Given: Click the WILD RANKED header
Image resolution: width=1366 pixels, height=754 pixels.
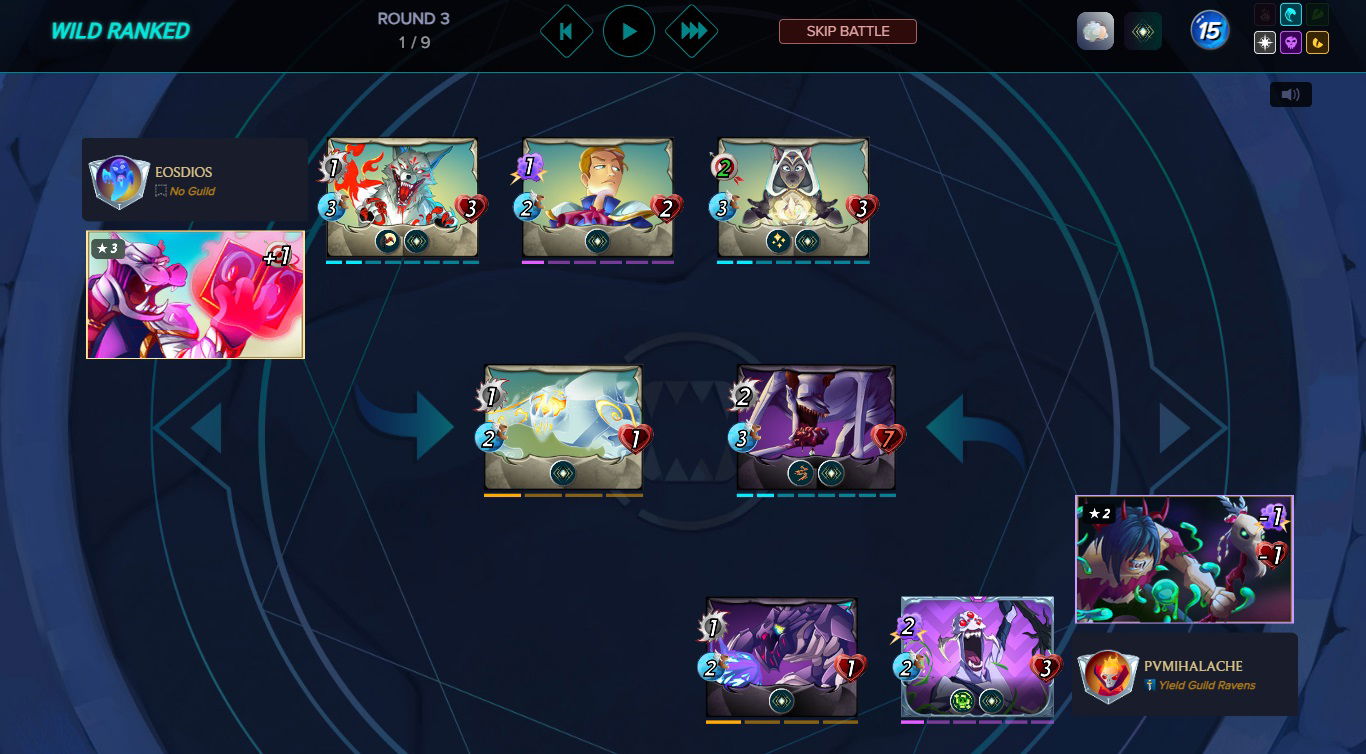Looking at the screenshot, I should tap(120, 31).
